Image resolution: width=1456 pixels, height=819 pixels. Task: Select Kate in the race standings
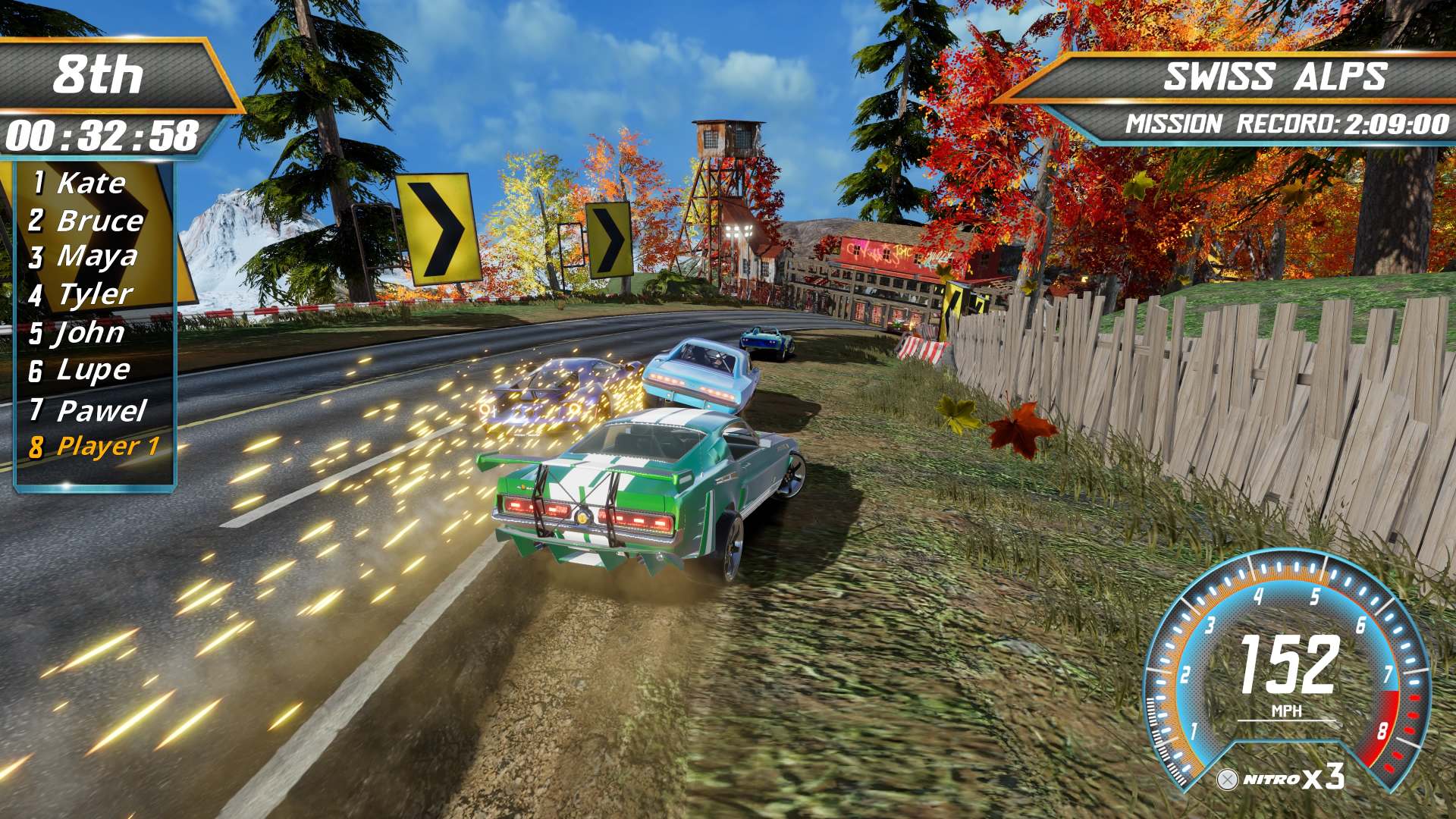coord(90,183)
